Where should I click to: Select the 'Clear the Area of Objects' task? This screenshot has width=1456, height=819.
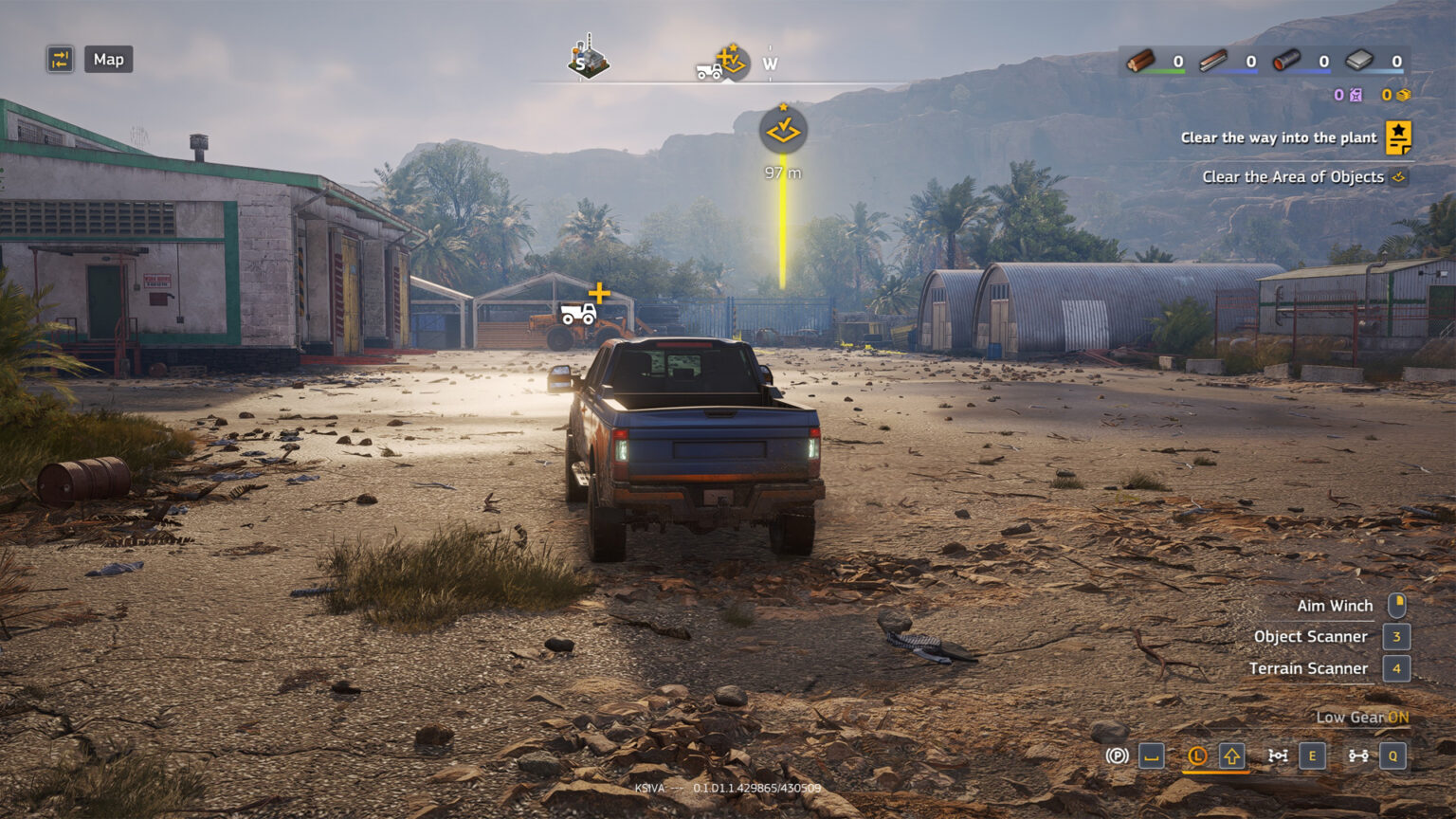tap(1292, 177)
